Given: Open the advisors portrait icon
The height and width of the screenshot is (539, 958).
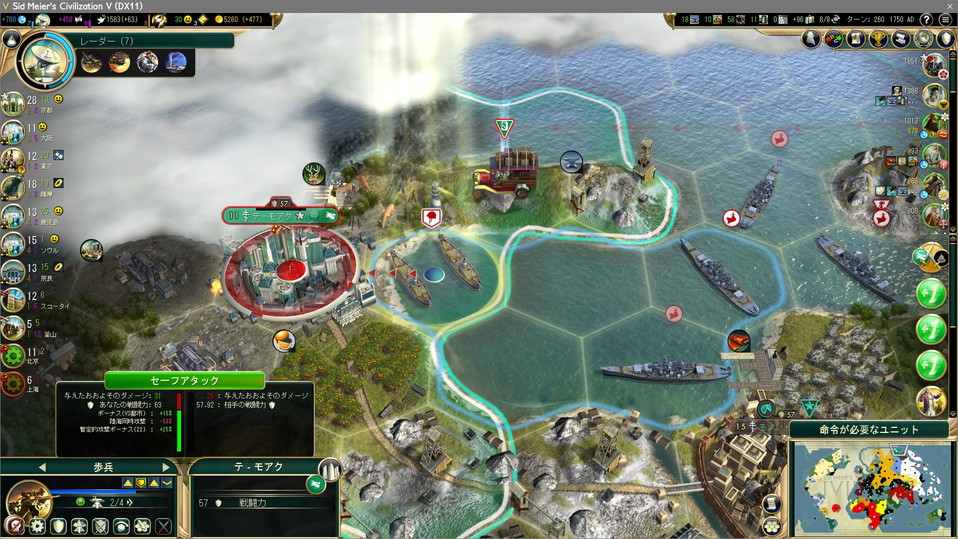Looking at the screenshot, I should (x=811, y=39).
